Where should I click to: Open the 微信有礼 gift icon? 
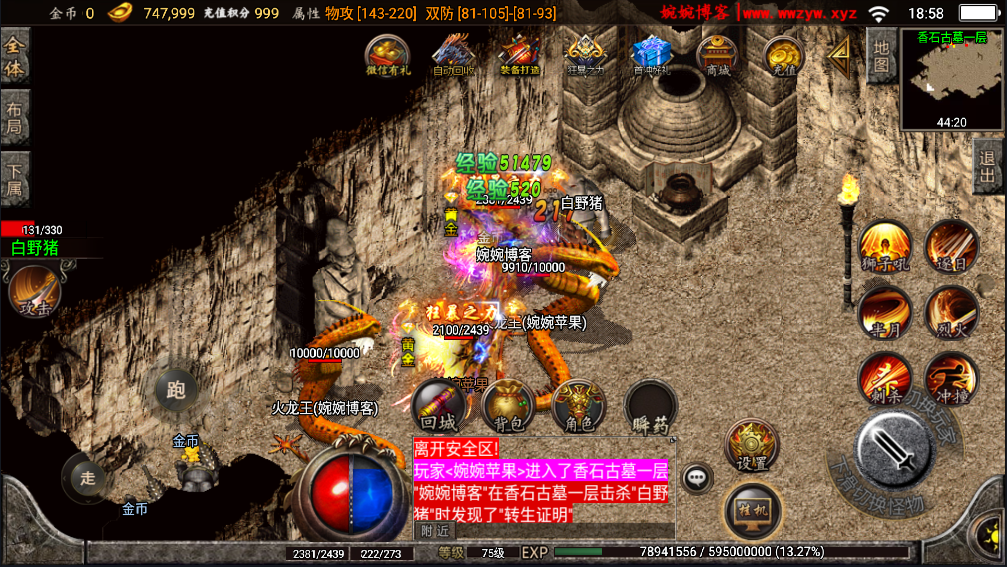point(387,55)
